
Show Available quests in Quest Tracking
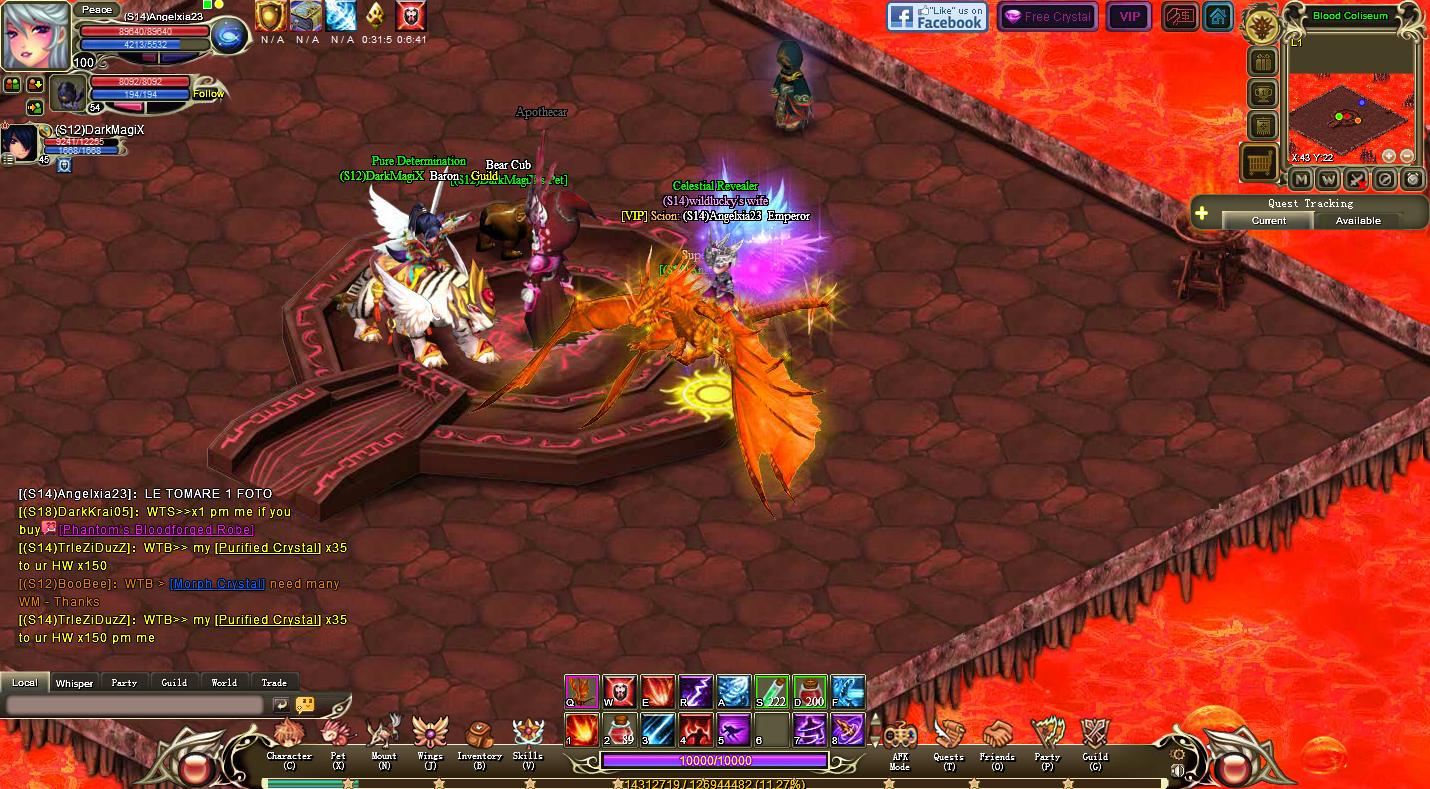point(1358,220)
